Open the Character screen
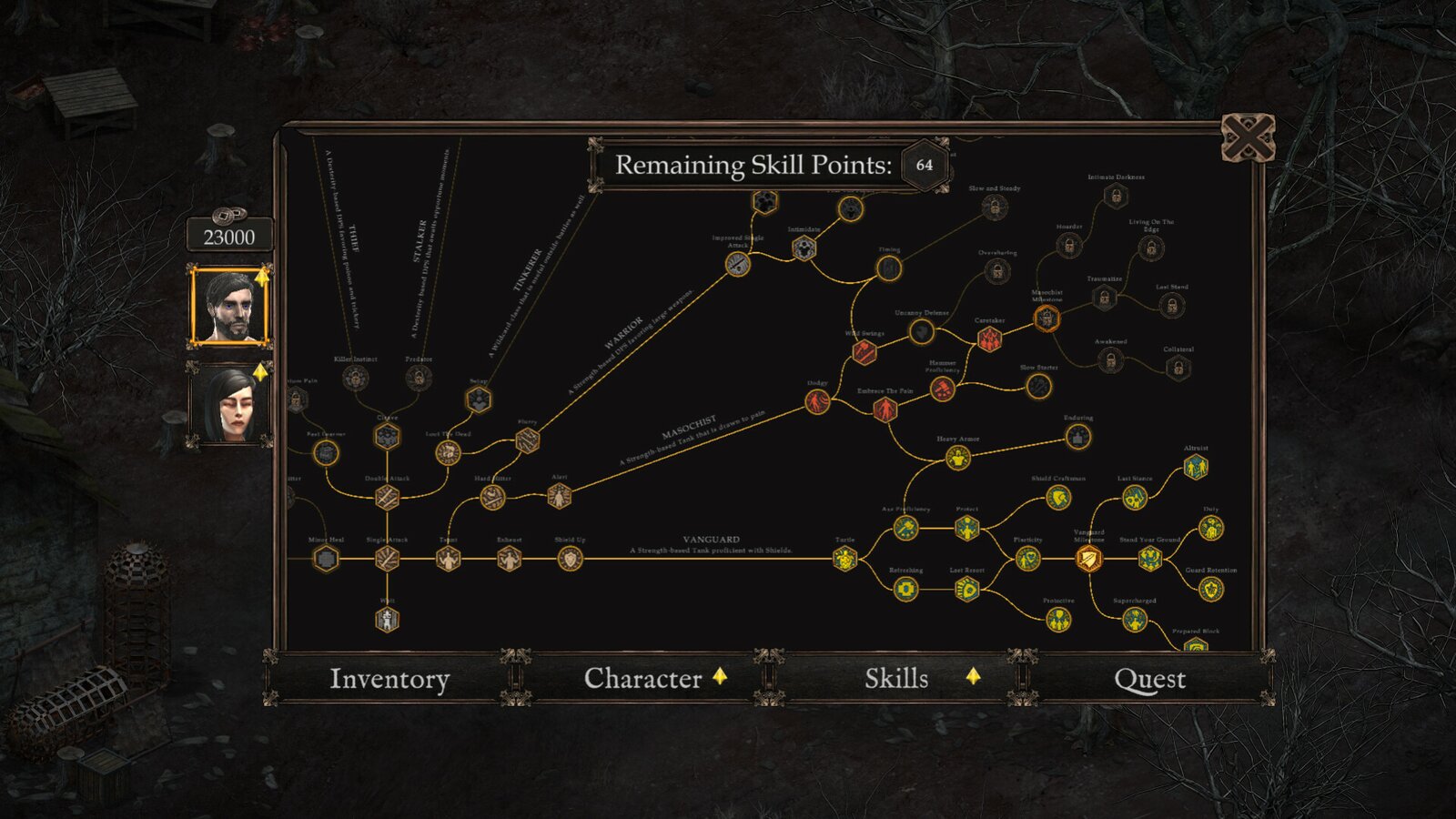This screenshot has width=1456, height=819. click(642, 678)
